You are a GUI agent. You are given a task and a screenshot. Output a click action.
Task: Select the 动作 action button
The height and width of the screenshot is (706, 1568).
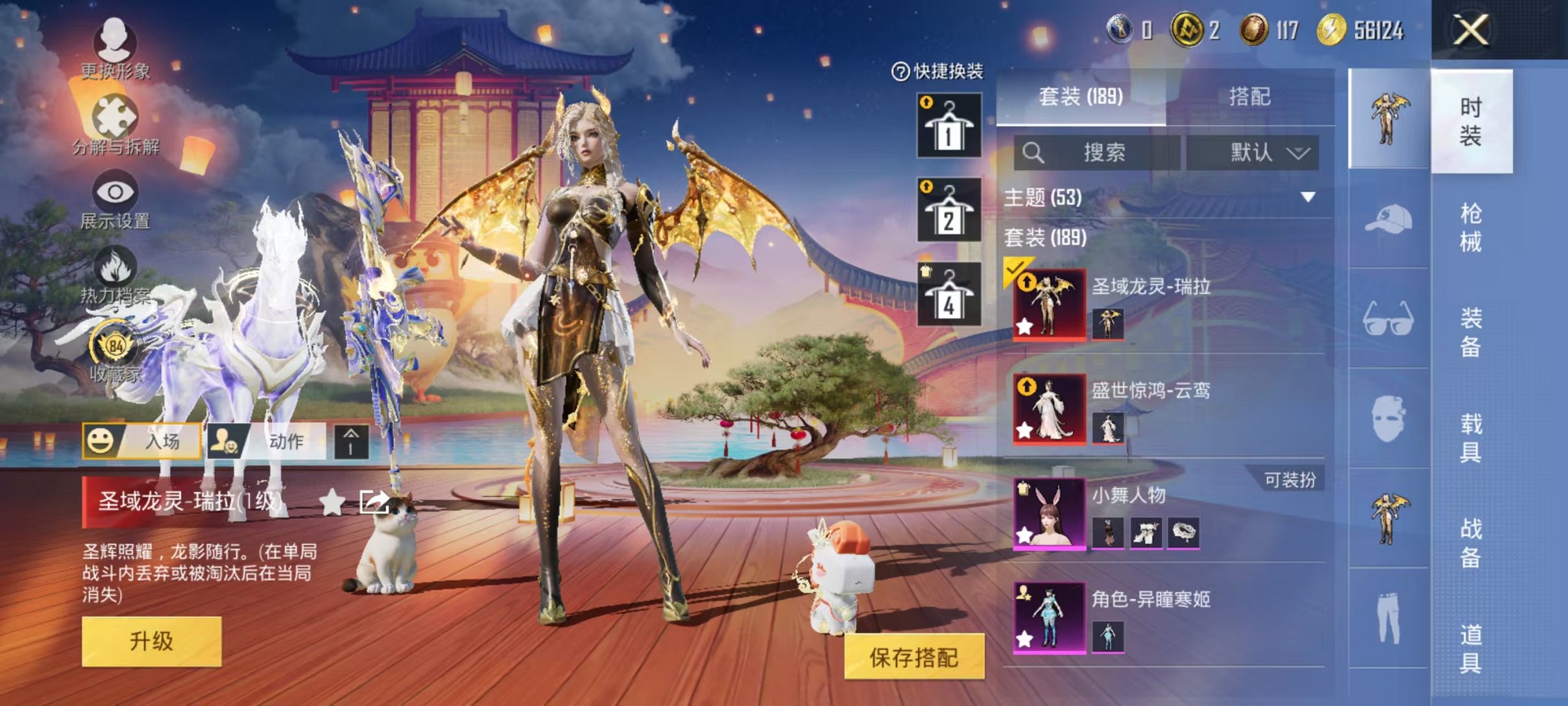coord(267,441)
